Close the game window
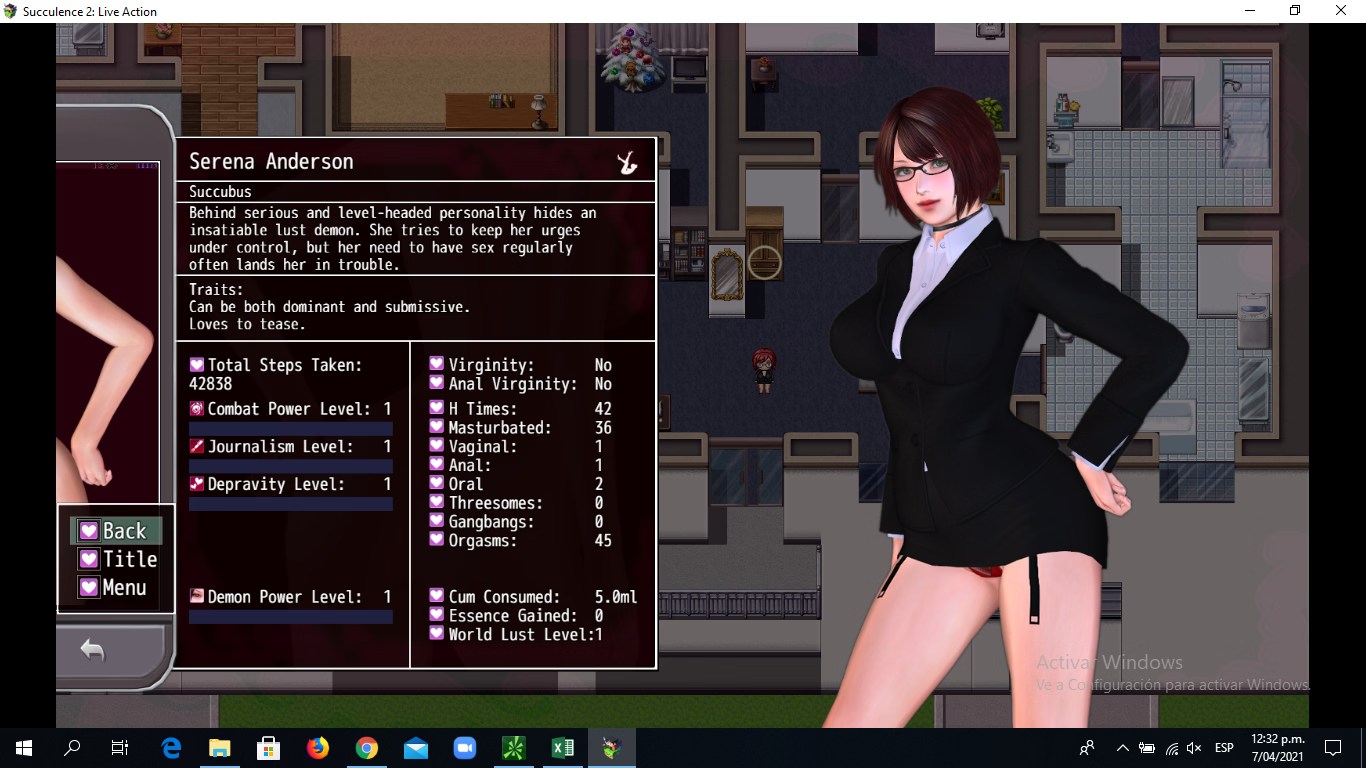Screen dimensions: 1366x768 [x=1342, y=11]
